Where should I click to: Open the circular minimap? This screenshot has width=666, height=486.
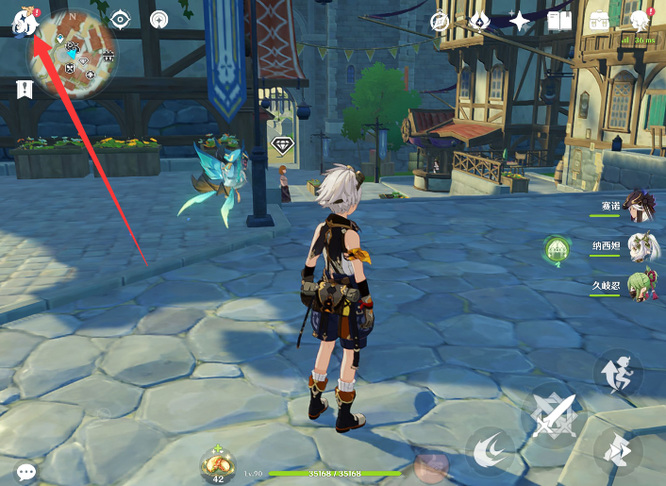72,53
